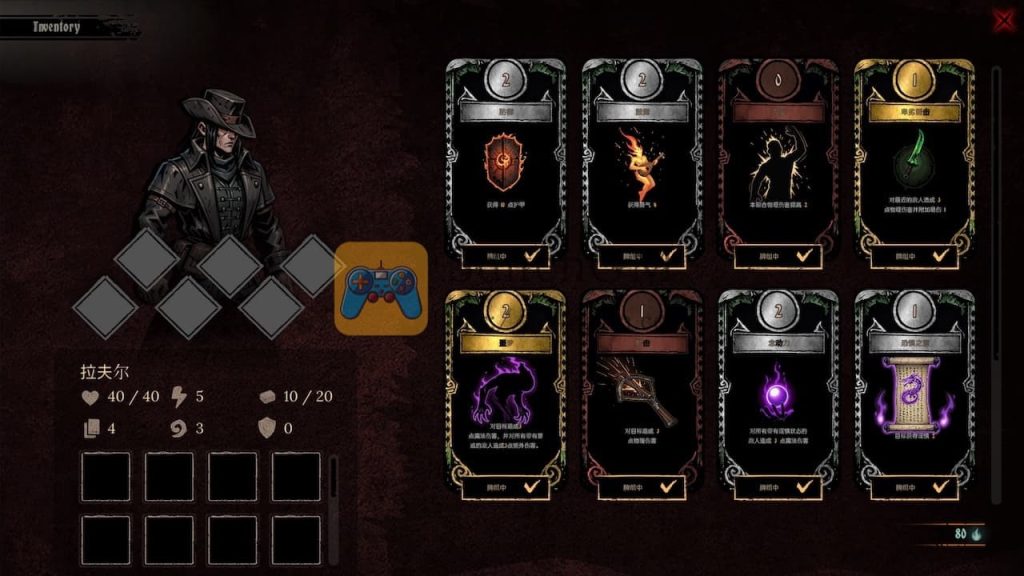1024x576 pixels.
Task: Select the red shield armor card
Action: click(x=505, y=160)
